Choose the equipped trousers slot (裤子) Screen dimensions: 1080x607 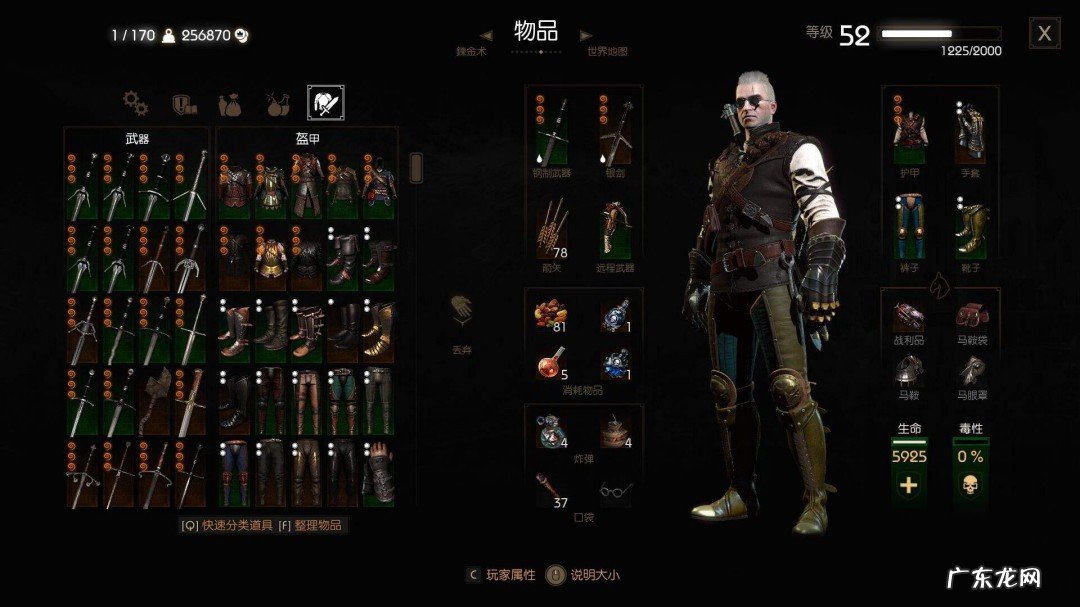coord(909,227)
